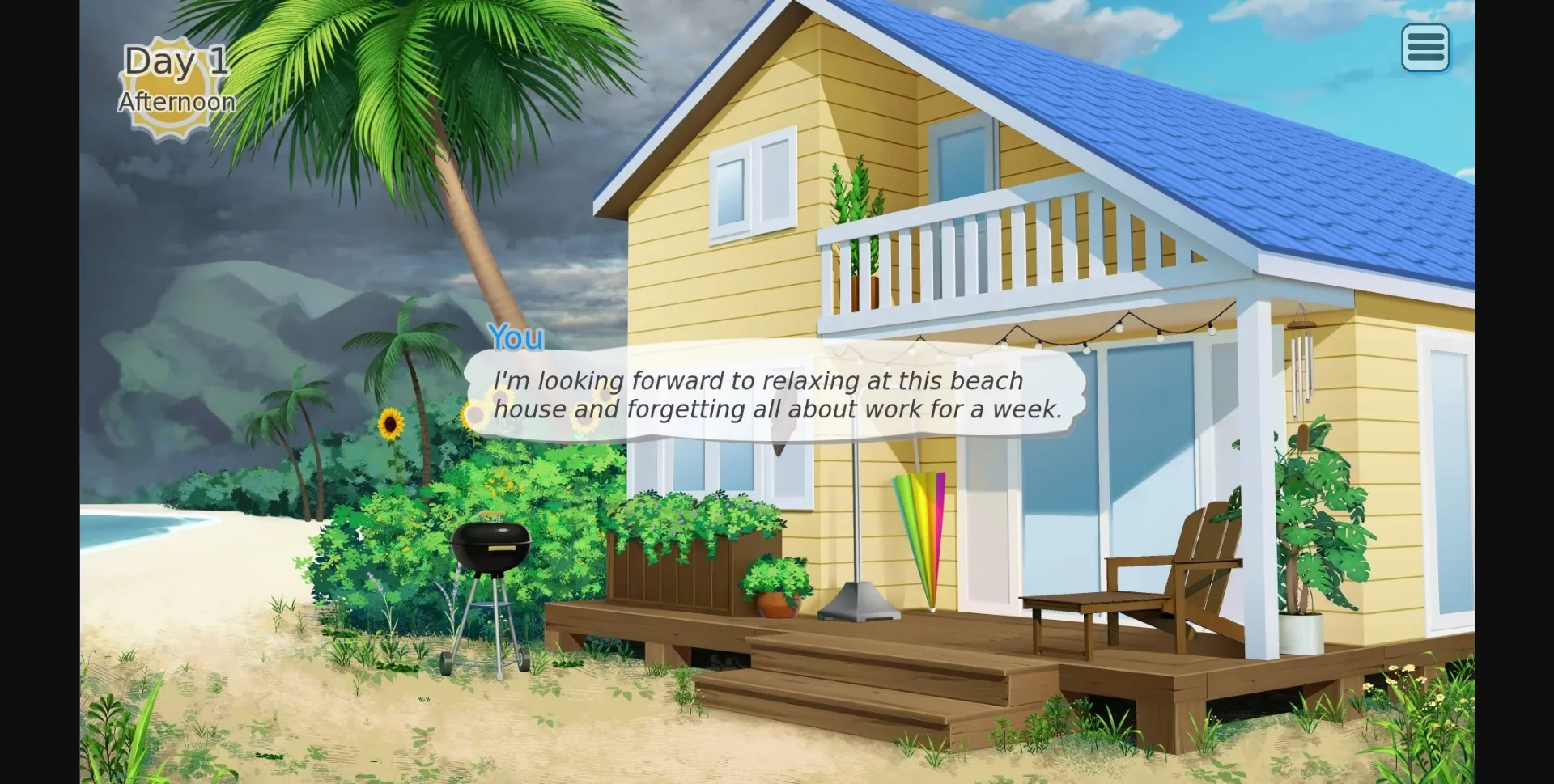Open the hamburger menu in the top right
1554x784 pixels.
click(1425, 49)
